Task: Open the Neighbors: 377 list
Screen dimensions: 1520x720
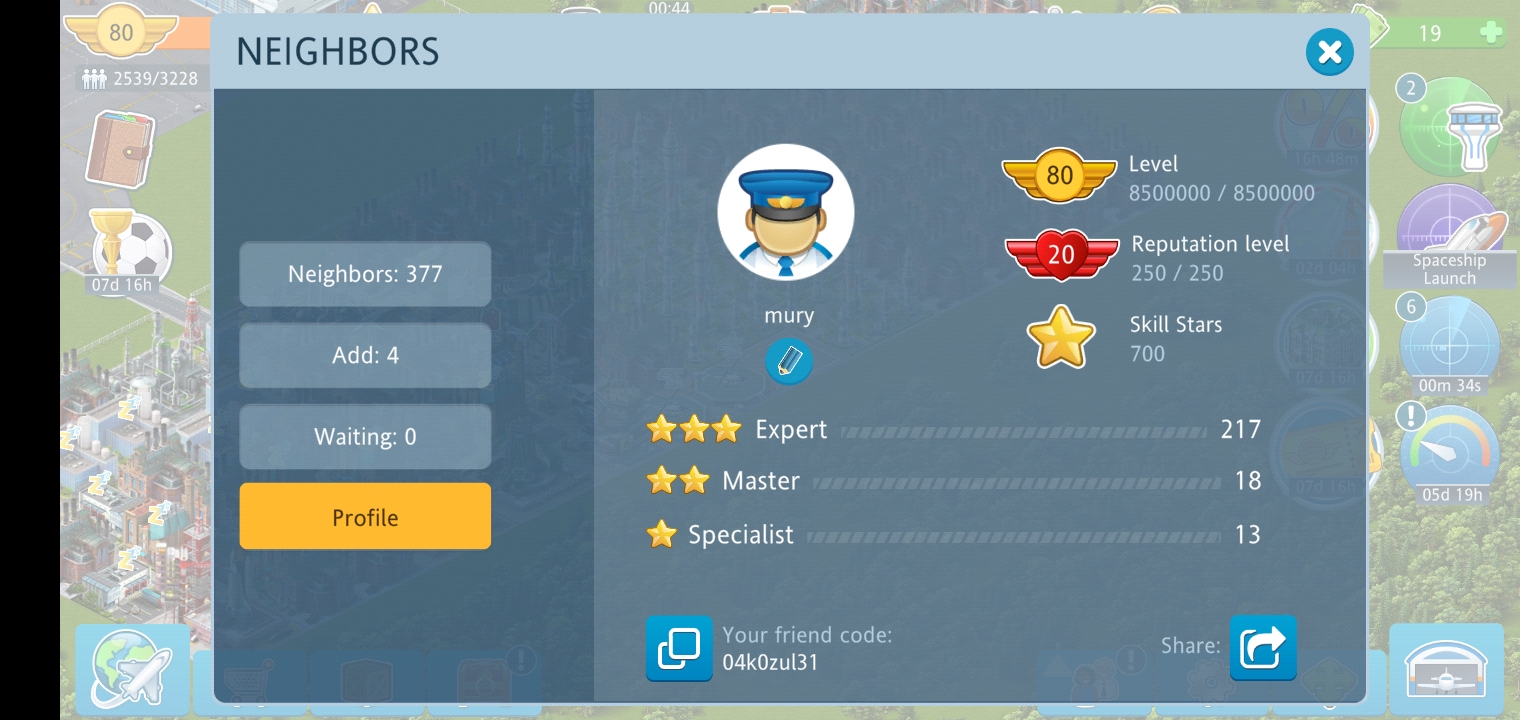Action: click(x=365, y=274)
